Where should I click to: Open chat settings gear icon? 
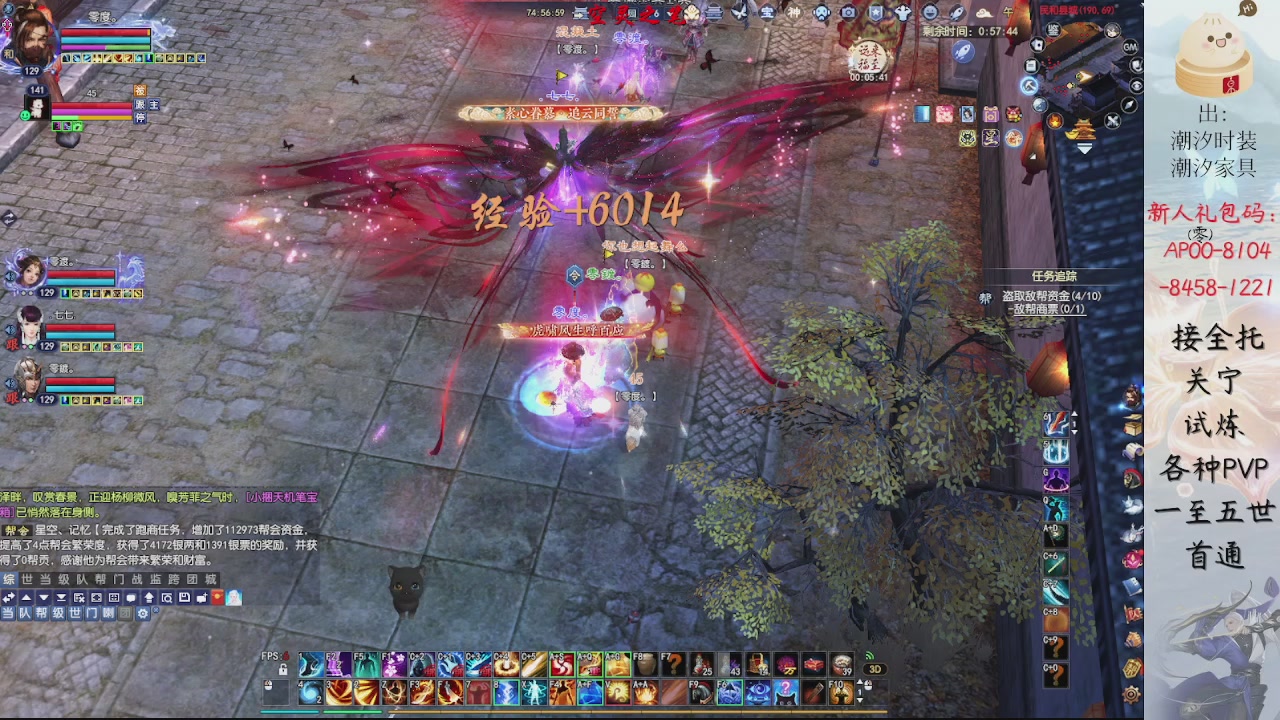tap(143, 613)
